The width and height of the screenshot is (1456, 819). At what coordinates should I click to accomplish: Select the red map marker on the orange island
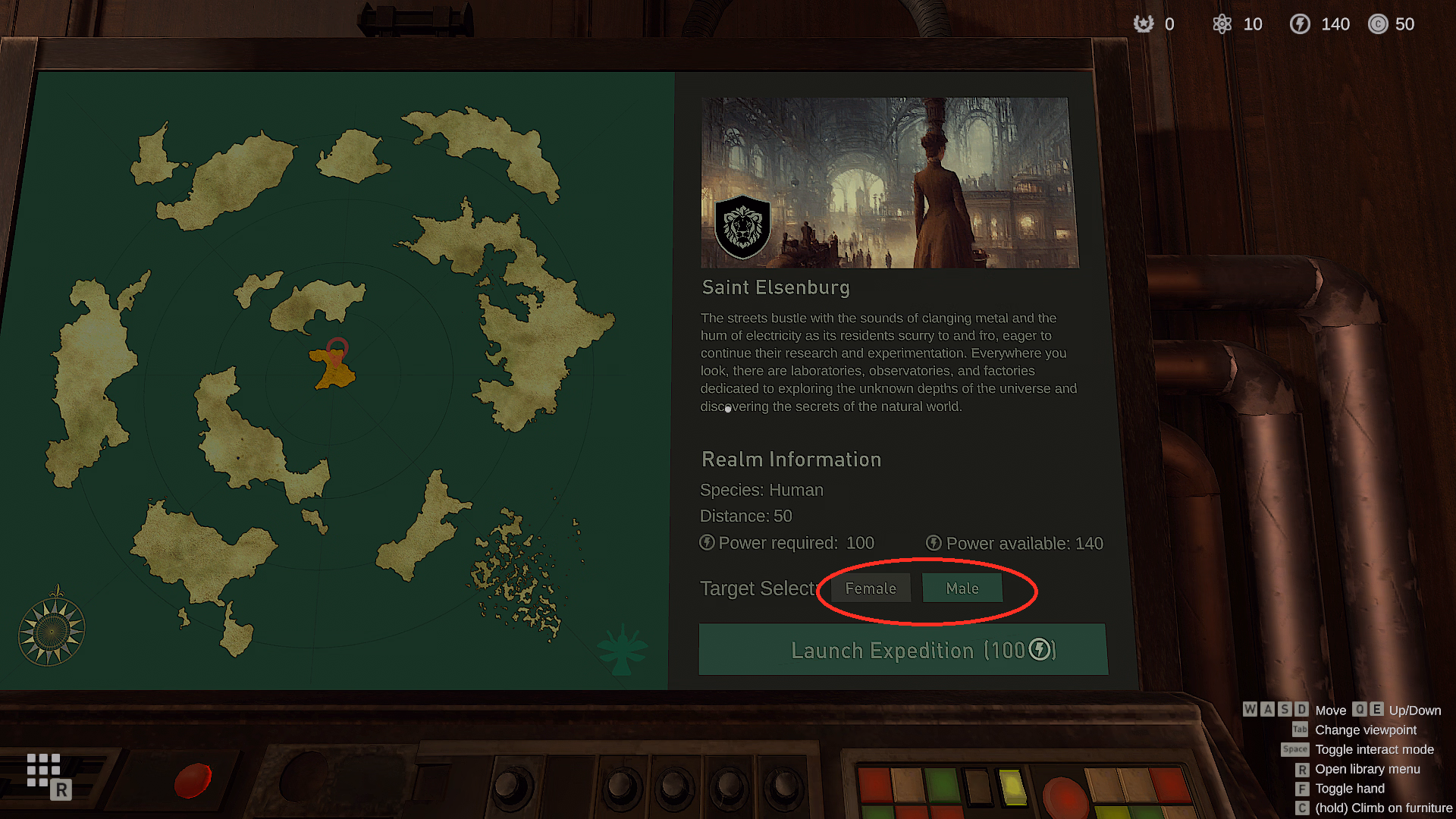tap(337, 350)
